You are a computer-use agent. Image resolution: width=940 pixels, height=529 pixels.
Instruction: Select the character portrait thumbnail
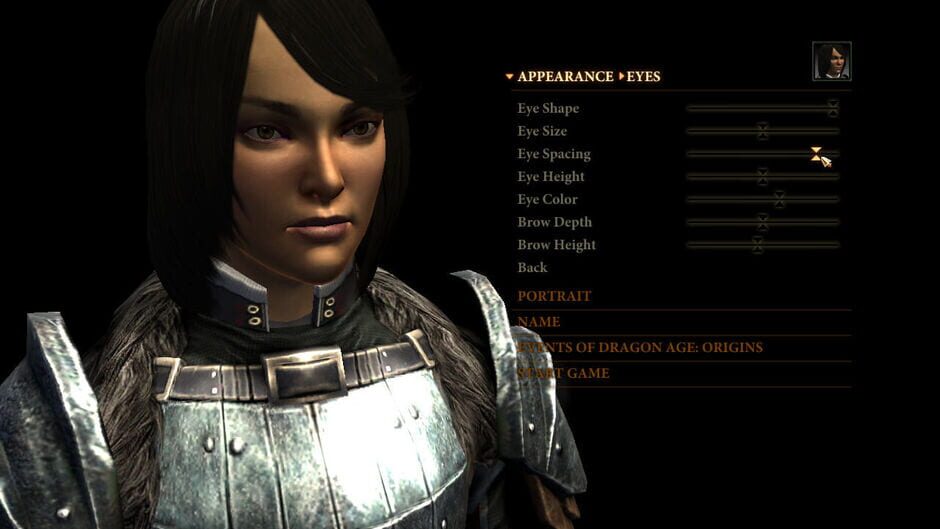coord(831,61)
